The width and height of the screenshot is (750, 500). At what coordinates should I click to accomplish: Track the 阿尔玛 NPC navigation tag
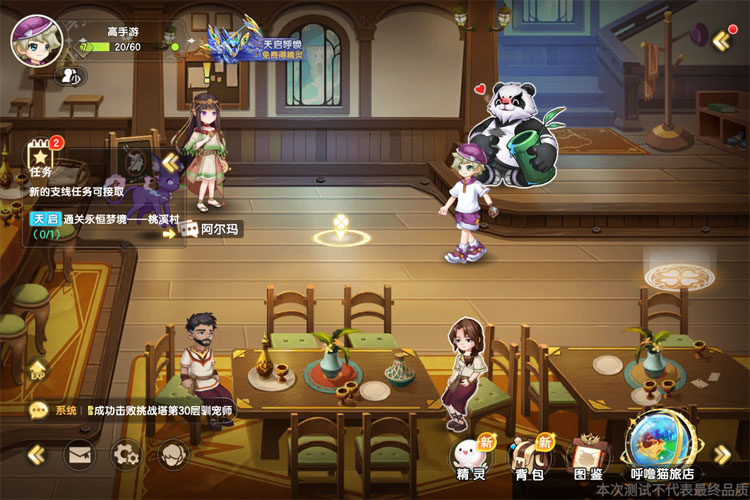[213, 230]
